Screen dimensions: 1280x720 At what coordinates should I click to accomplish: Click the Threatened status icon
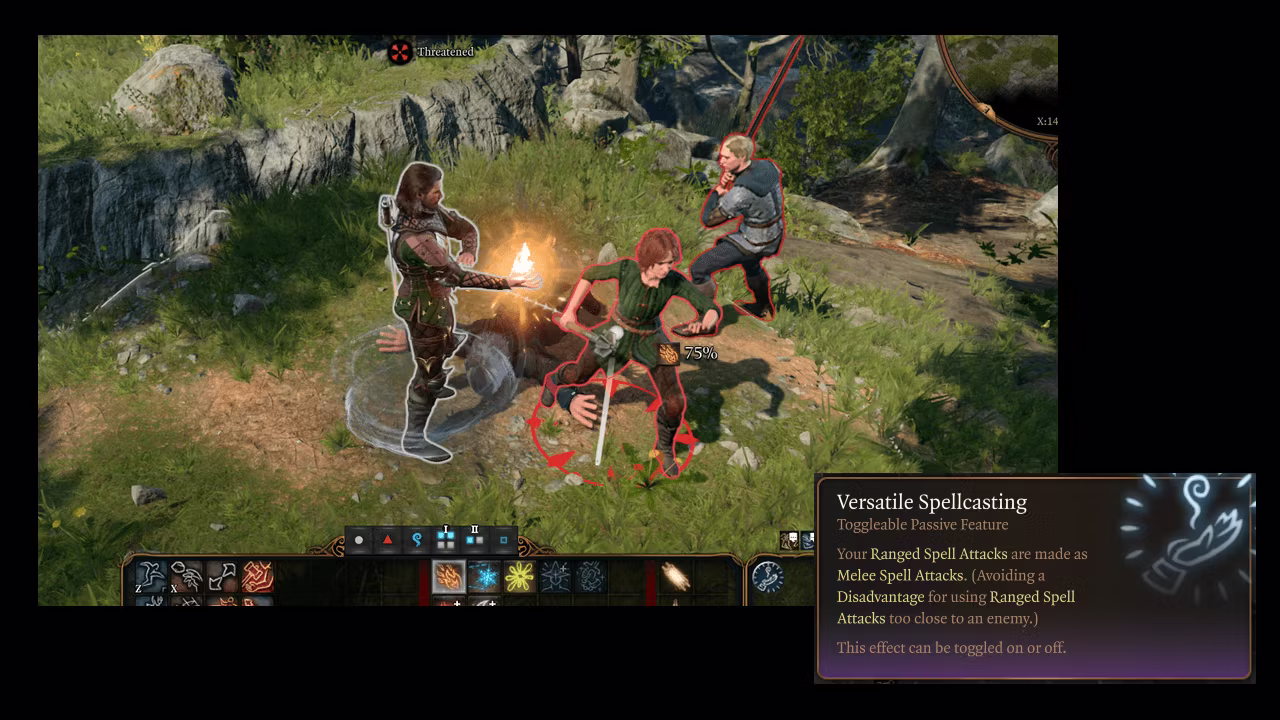pos(400,52)
